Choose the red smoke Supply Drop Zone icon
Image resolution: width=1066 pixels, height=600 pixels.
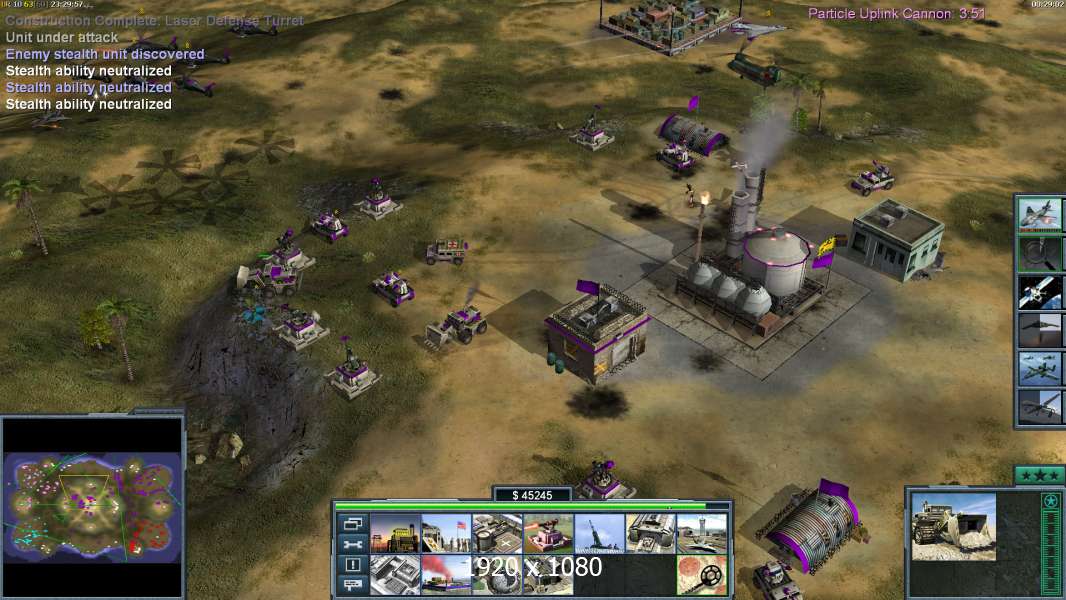pos(445,575)
